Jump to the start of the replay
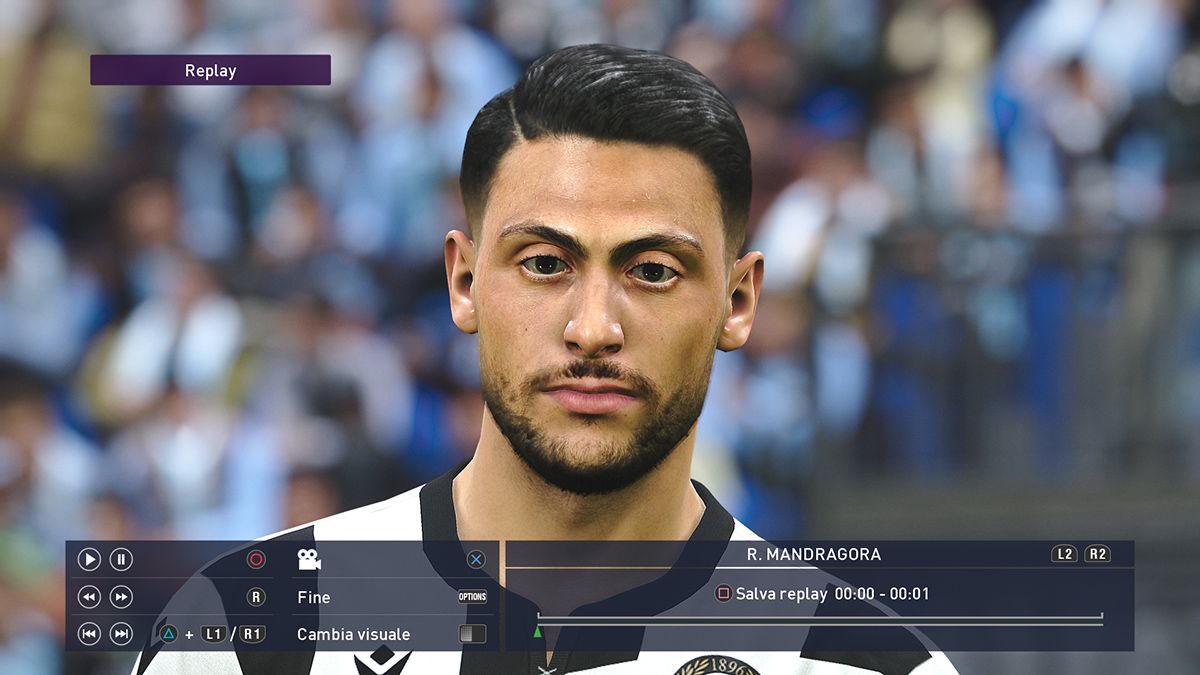The height and width of the screenshot is (675, 1200). [89, 634]
